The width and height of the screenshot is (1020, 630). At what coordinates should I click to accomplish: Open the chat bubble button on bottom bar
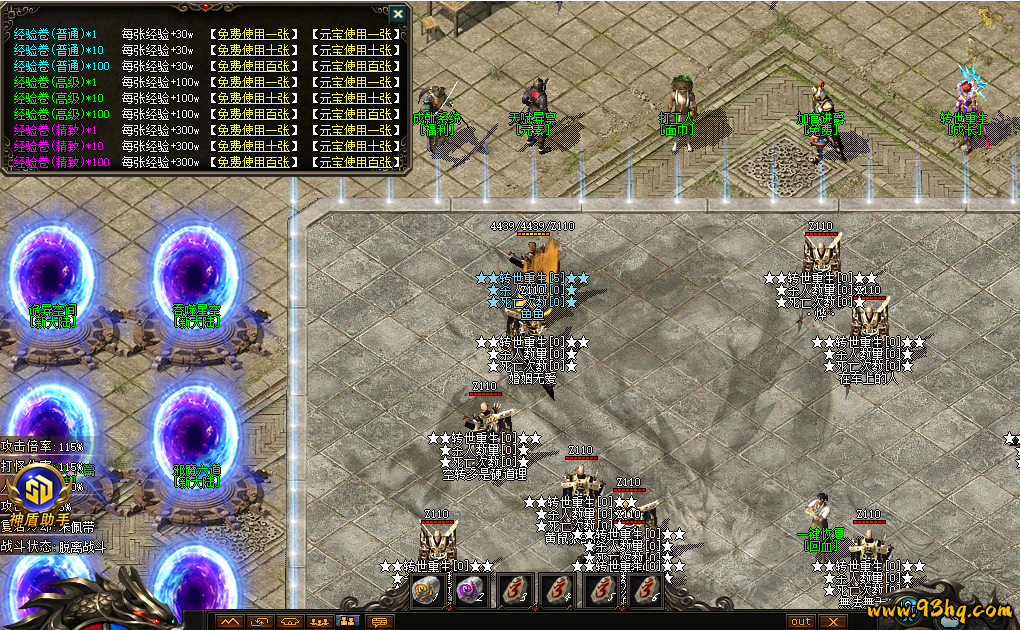(379, 622)
